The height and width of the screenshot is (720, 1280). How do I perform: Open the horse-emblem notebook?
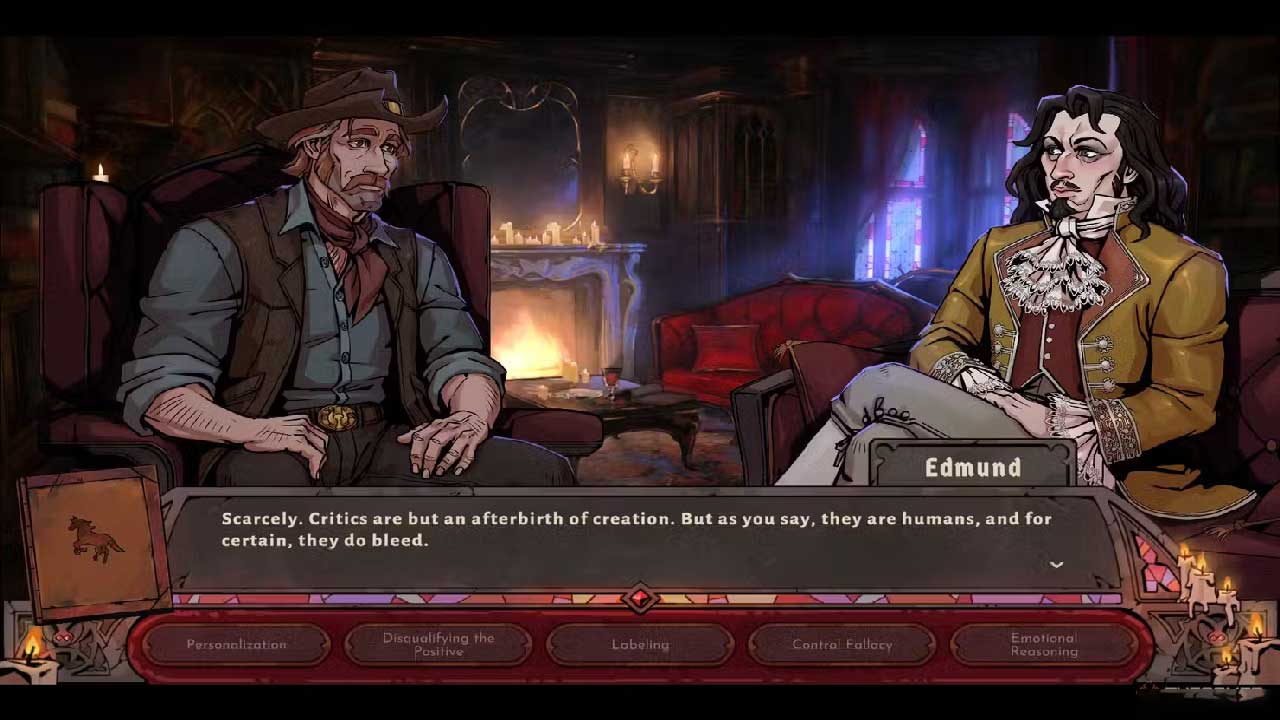point(94,542)
